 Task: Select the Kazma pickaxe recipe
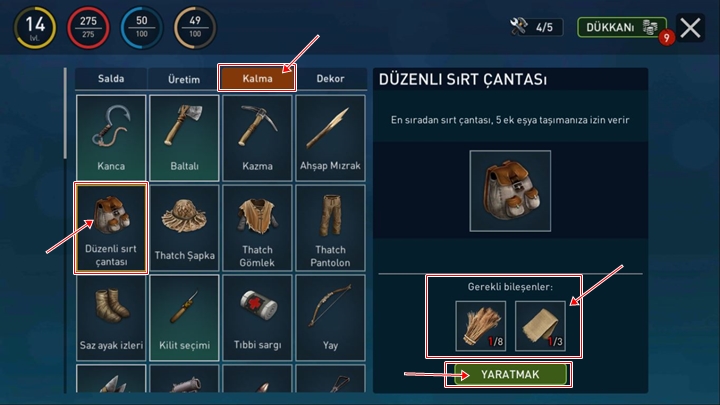[x=257, y=135]
